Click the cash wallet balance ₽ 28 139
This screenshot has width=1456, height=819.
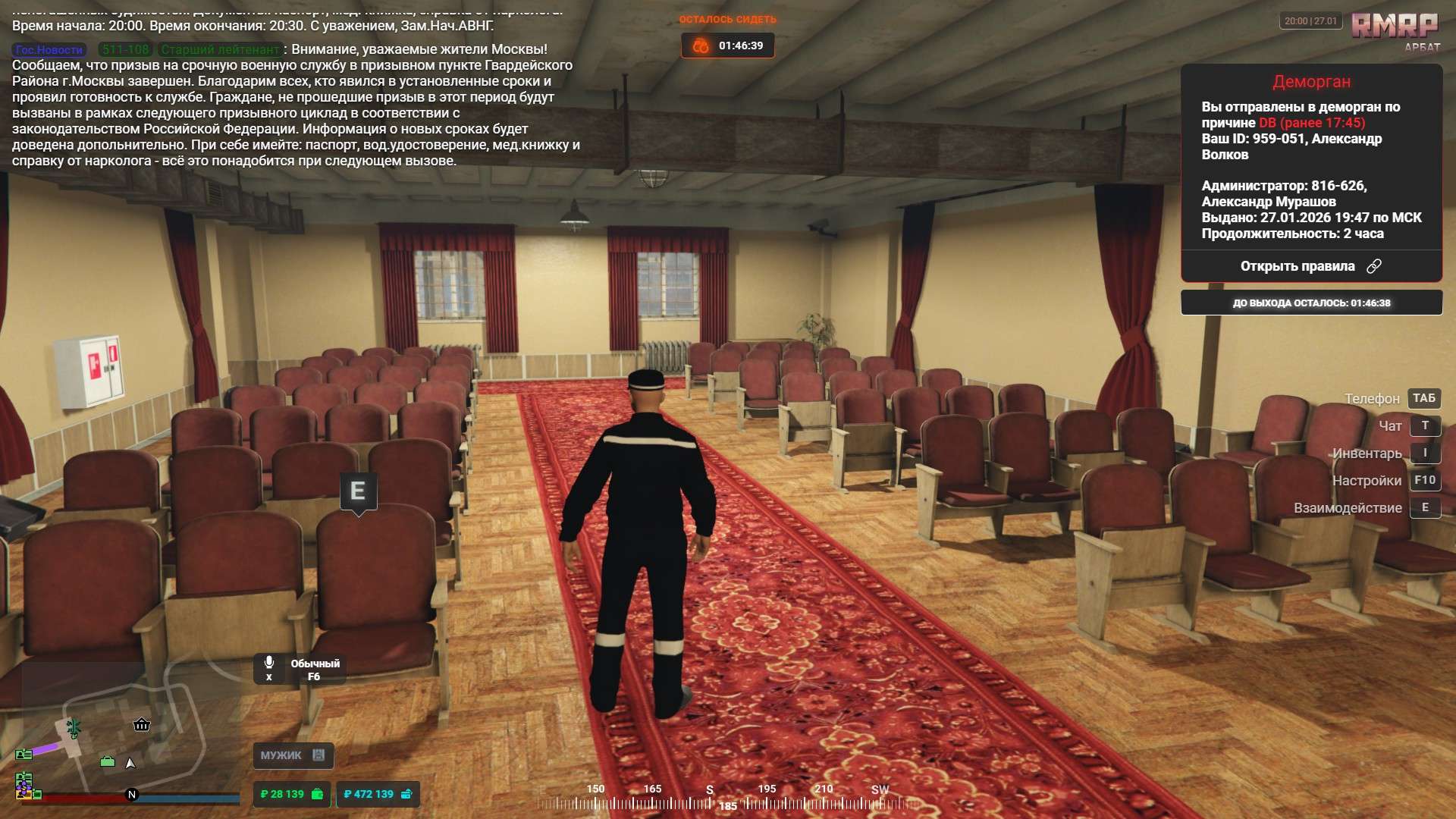(x=291, y=794)
